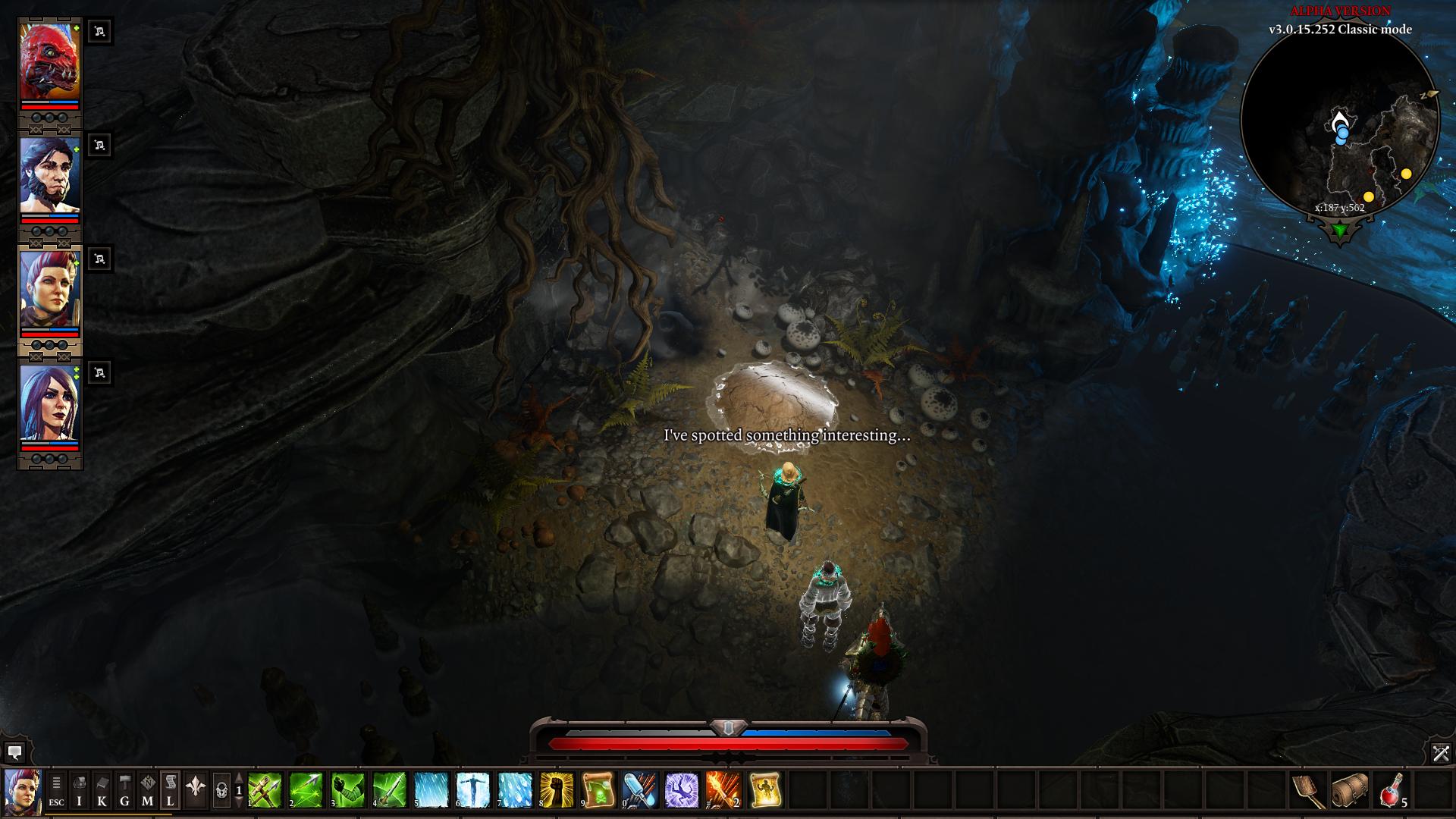Image resolution: width=1456 pixels, height=819 pixels.
Task: Select the shovel in the hotbar
Action: (x=1309, y=789)
